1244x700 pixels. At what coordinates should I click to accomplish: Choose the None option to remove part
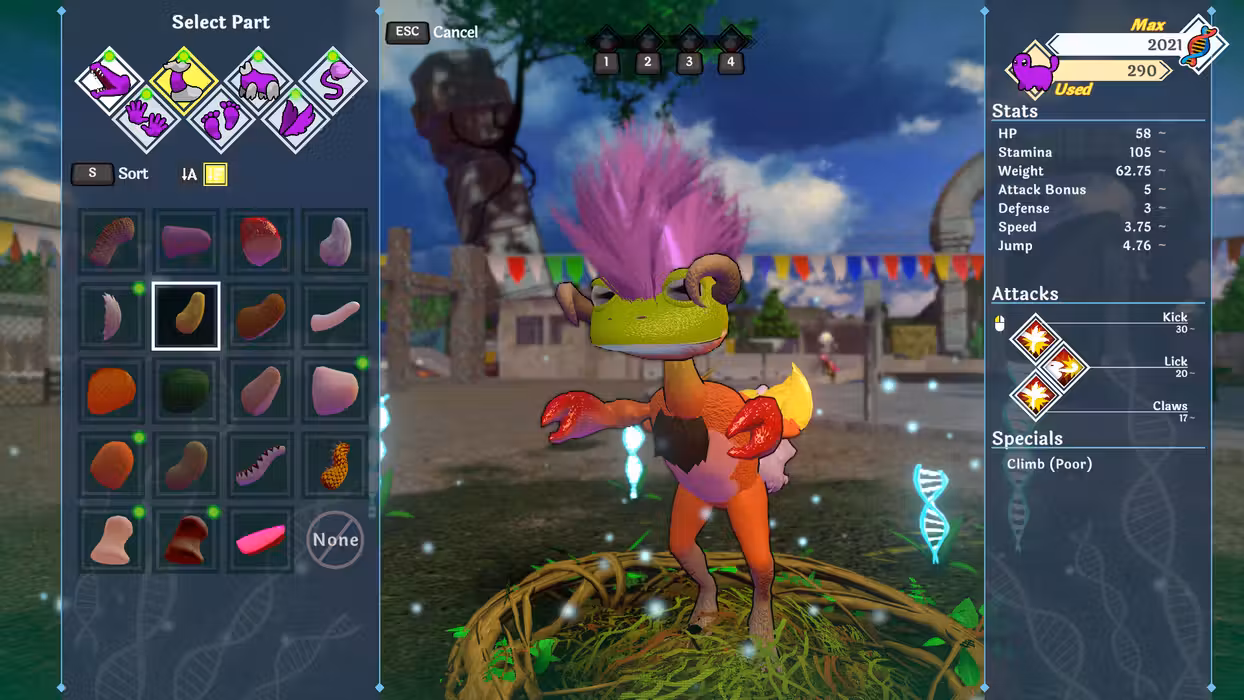[335, 540]
